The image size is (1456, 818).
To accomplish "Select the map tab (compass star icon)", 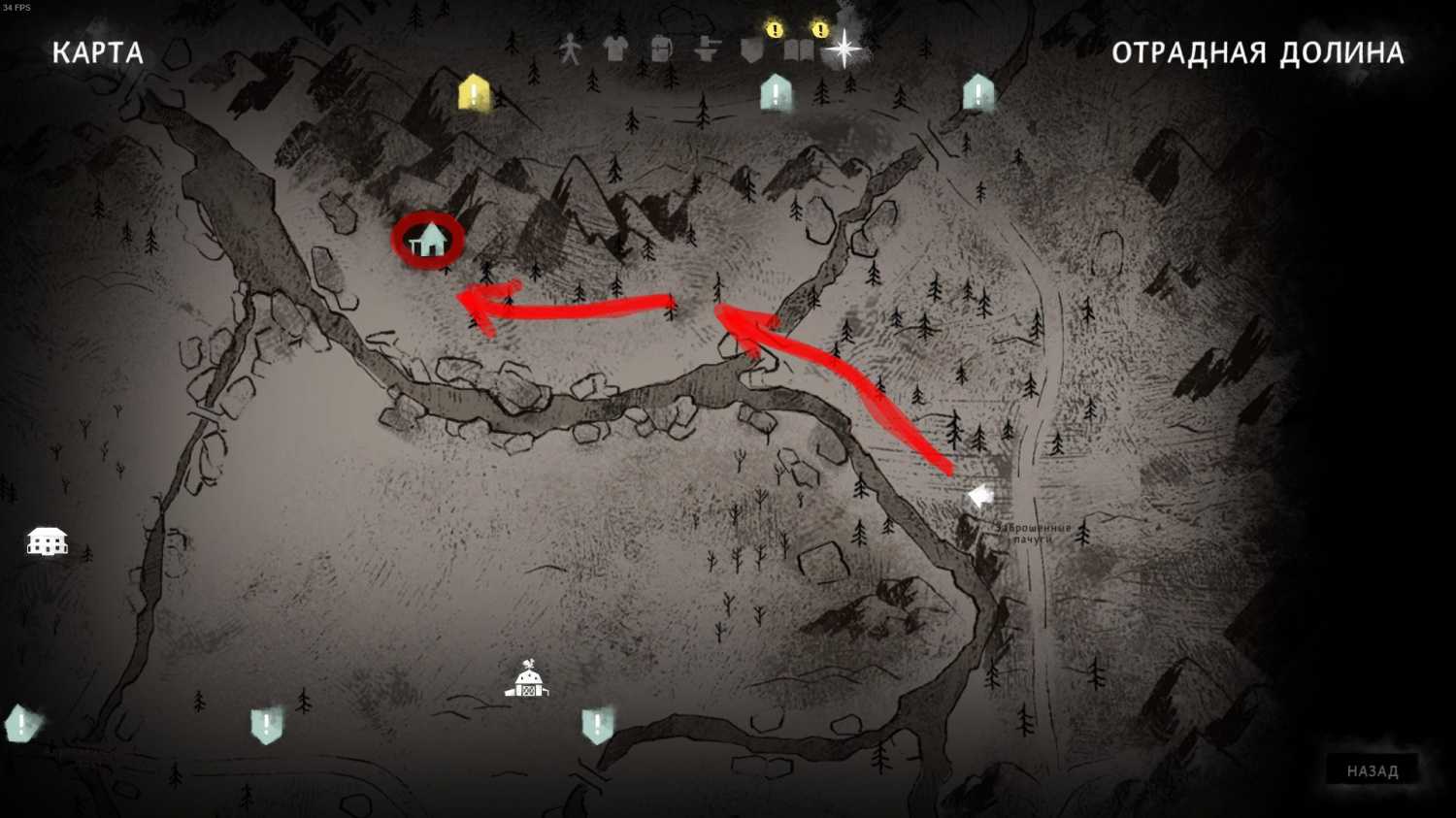I will click(844, 48).
